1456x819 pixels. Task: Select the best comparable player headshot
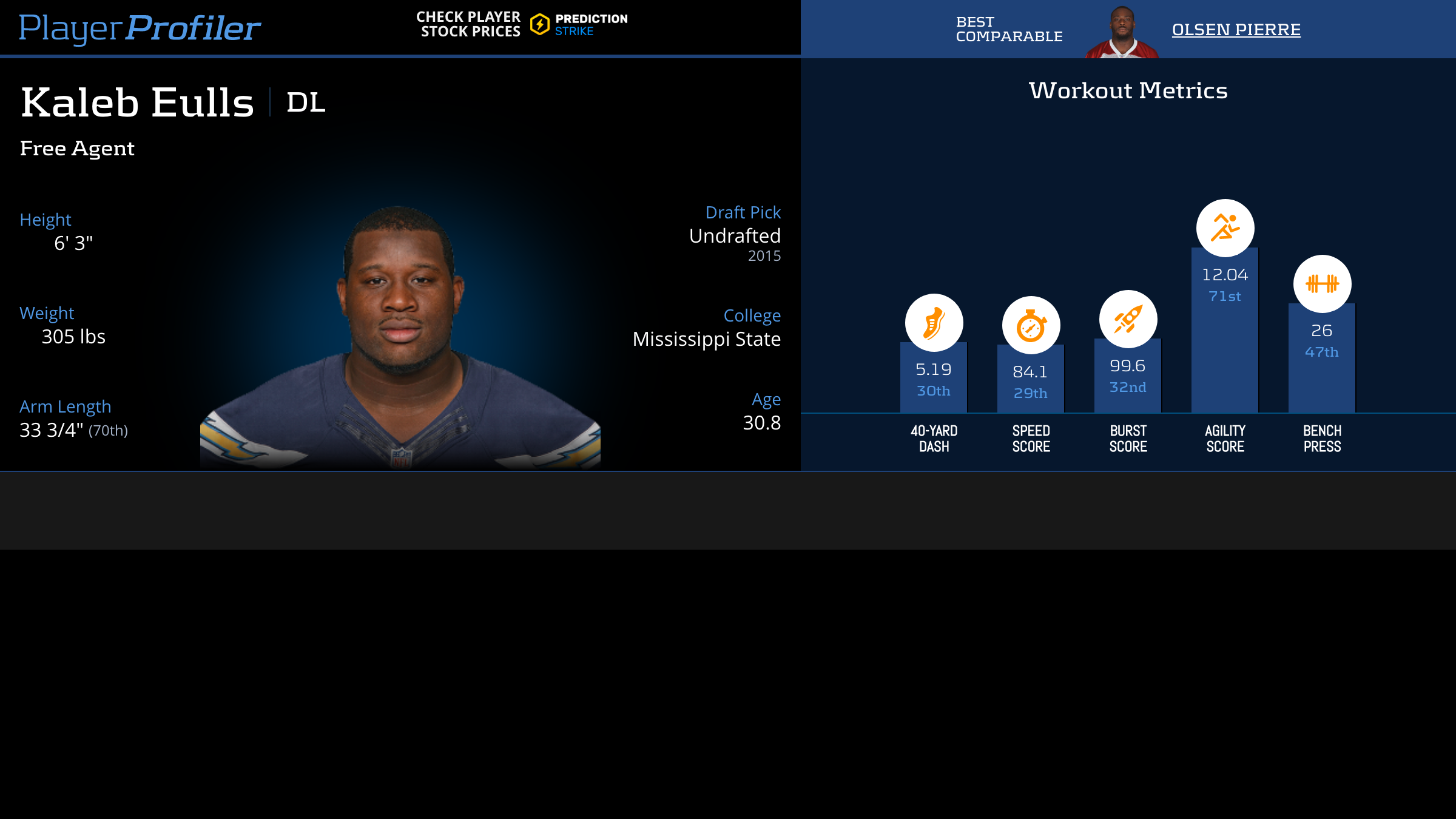(x=1122, y=32)
